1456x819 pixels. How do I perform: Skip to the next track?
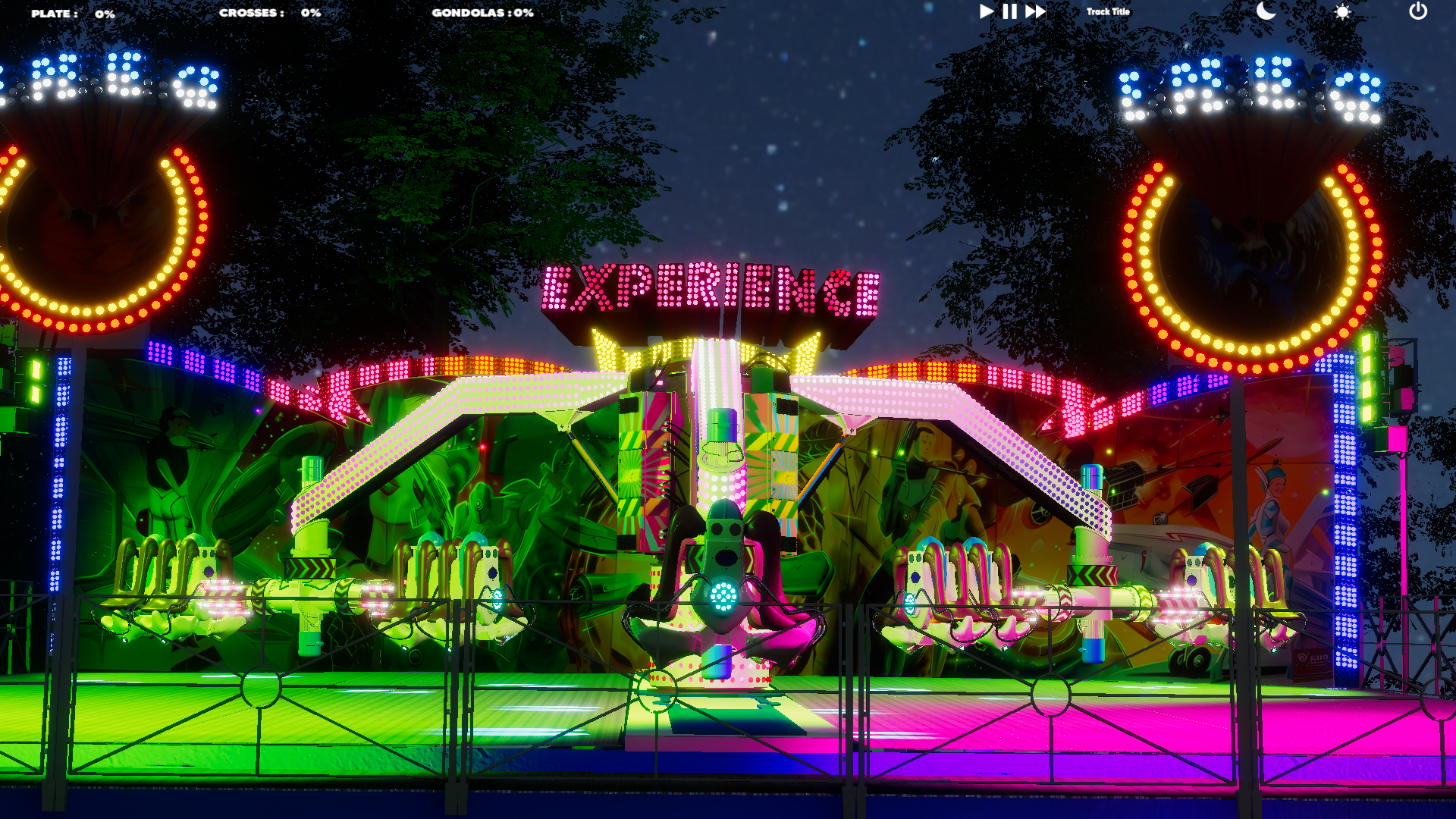(x=1035, y=11)
